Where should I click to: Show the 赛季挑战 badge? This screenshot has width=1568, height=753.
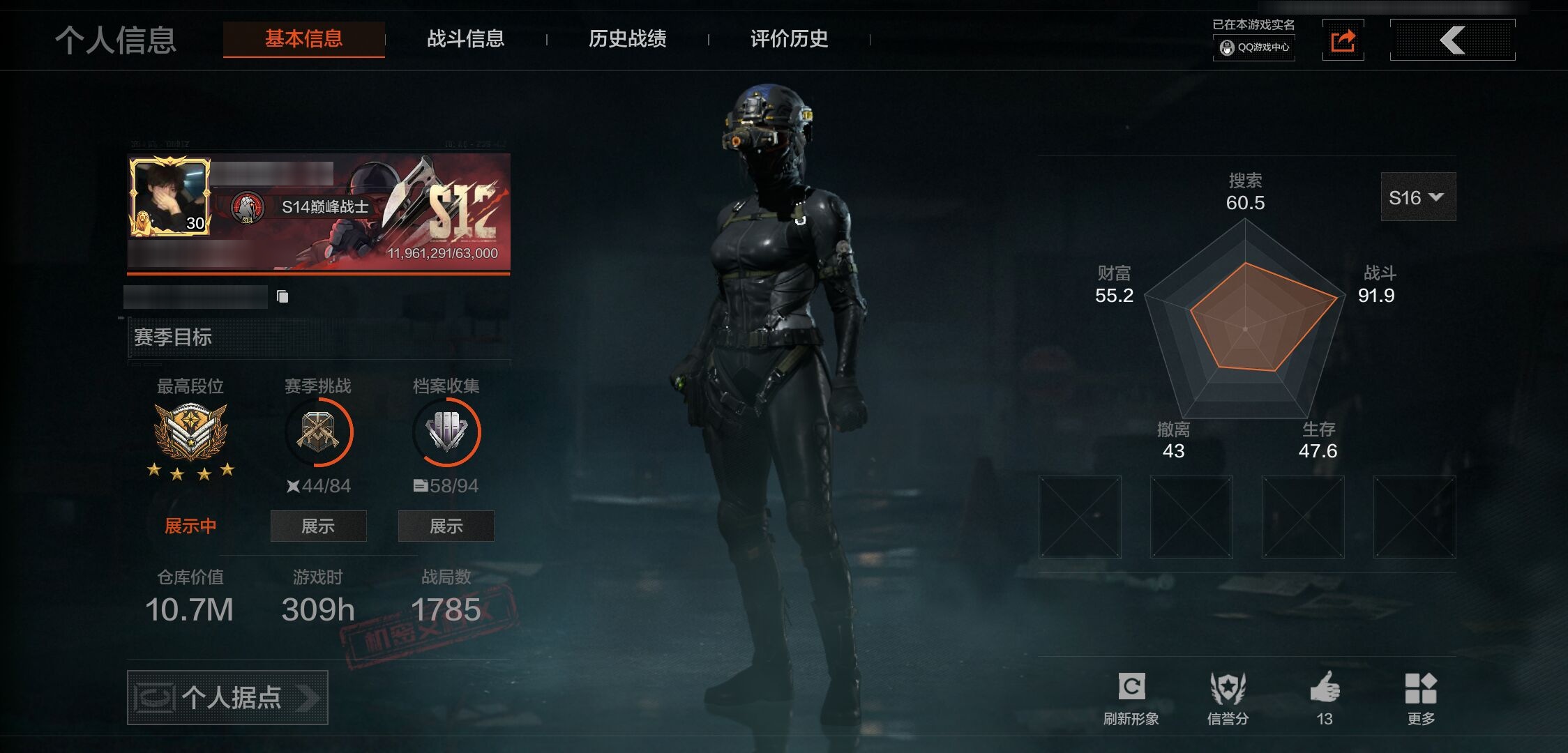point(318,526)
